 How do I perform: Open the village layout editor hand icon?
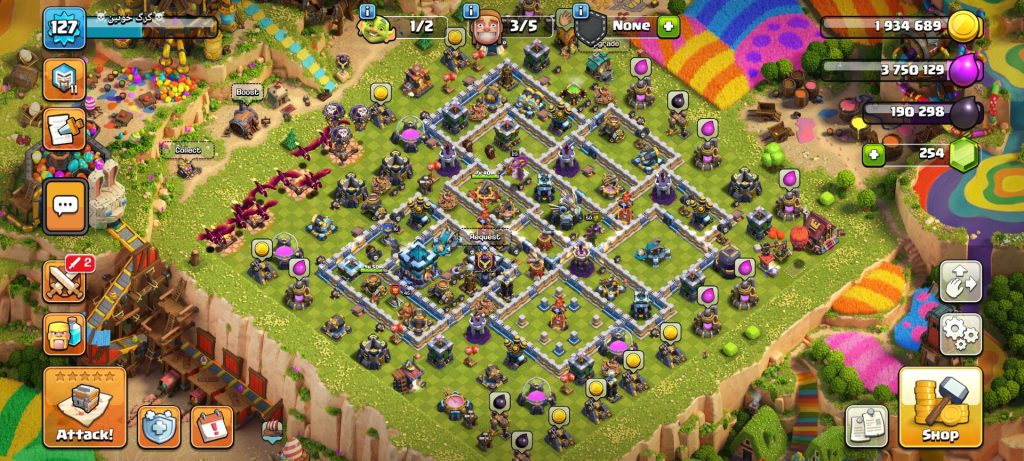point(960,282)
